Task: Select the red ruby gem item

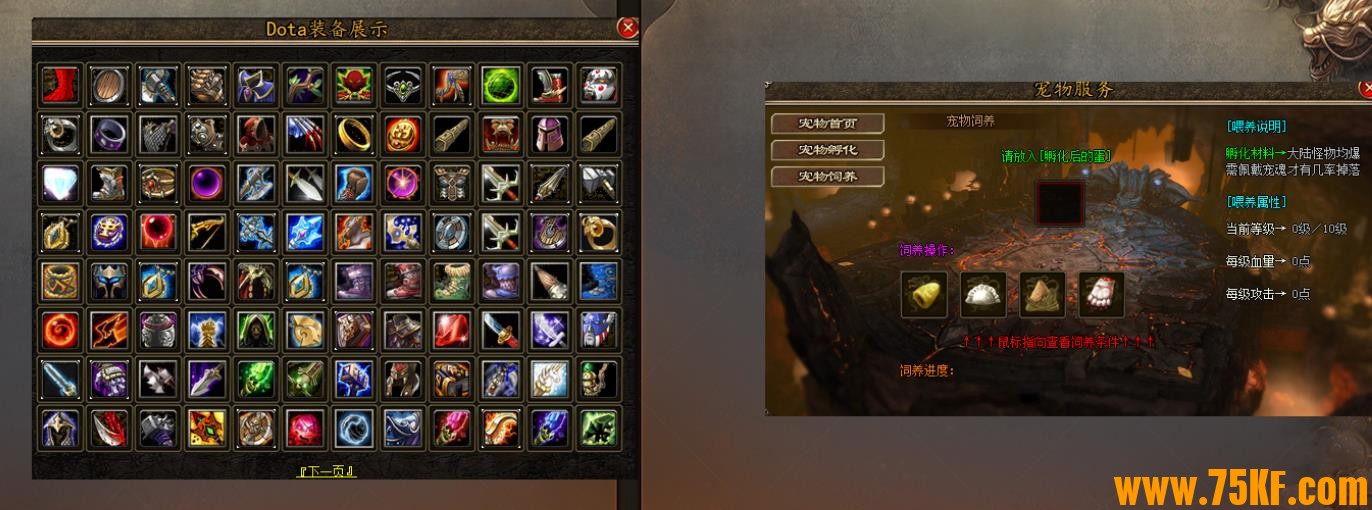Action: point(452,328)
